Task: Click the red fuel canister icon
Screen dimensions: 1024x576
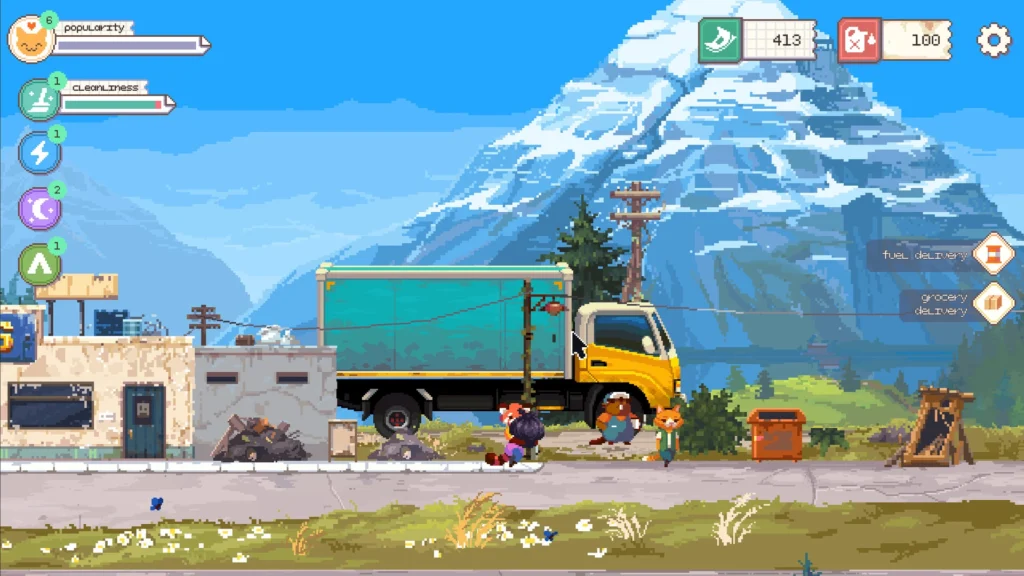Action: click(859, 40)
